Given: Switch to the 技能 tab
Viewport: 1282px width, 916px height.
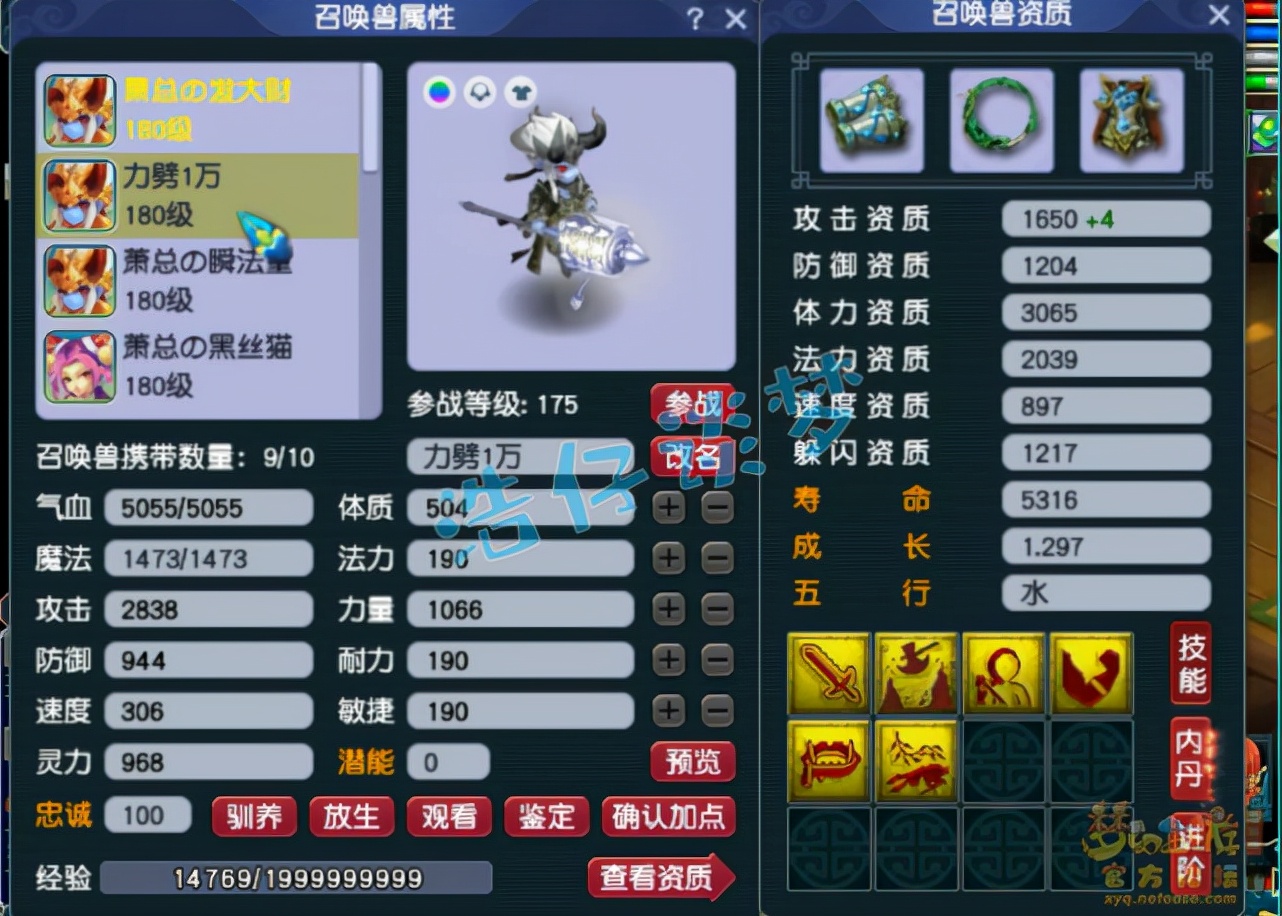Looking at the screenshot, I should click(x=1190, y=661).
